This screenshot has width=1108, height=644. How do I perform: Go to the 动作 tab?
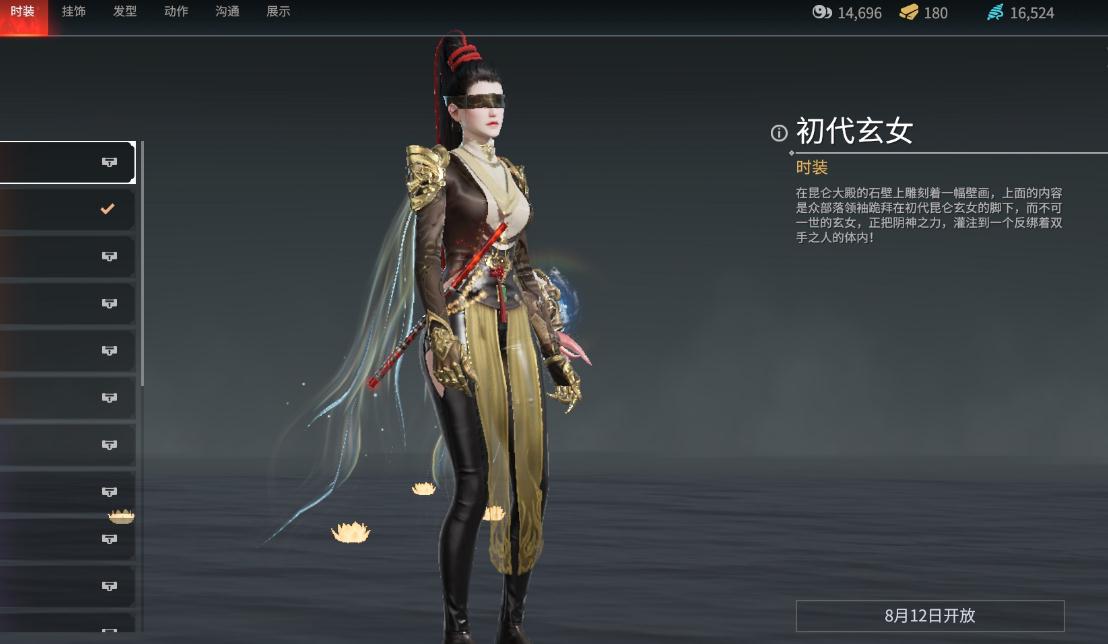click(x=176, y=12)
